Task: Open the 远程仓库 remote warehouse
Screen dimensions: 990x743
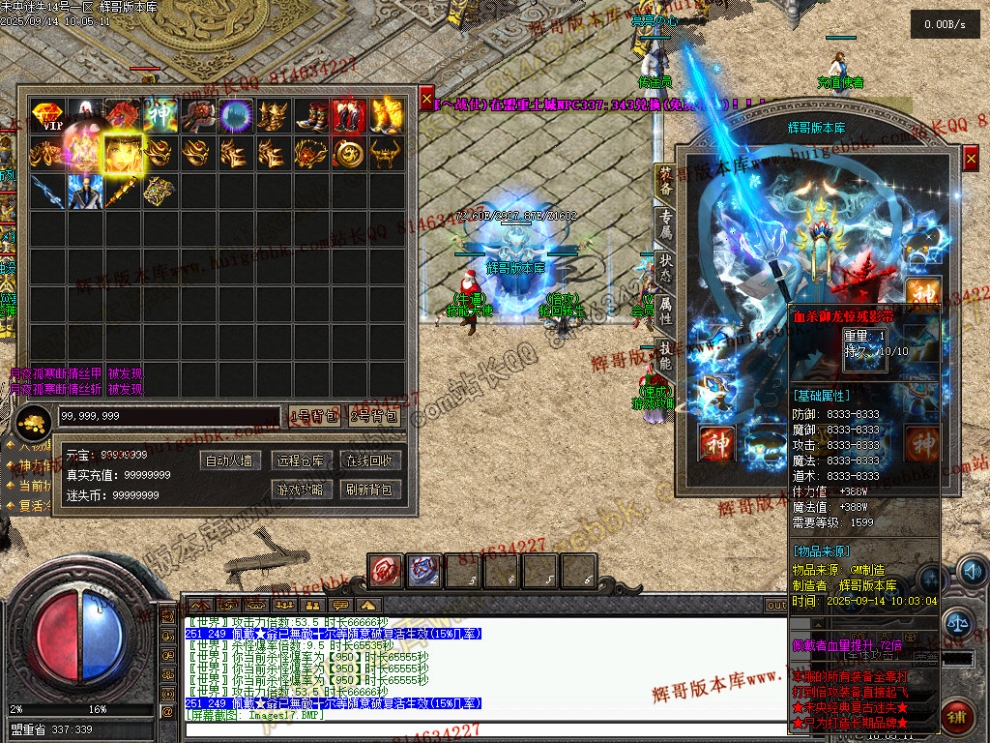Action: coord(301,461)
